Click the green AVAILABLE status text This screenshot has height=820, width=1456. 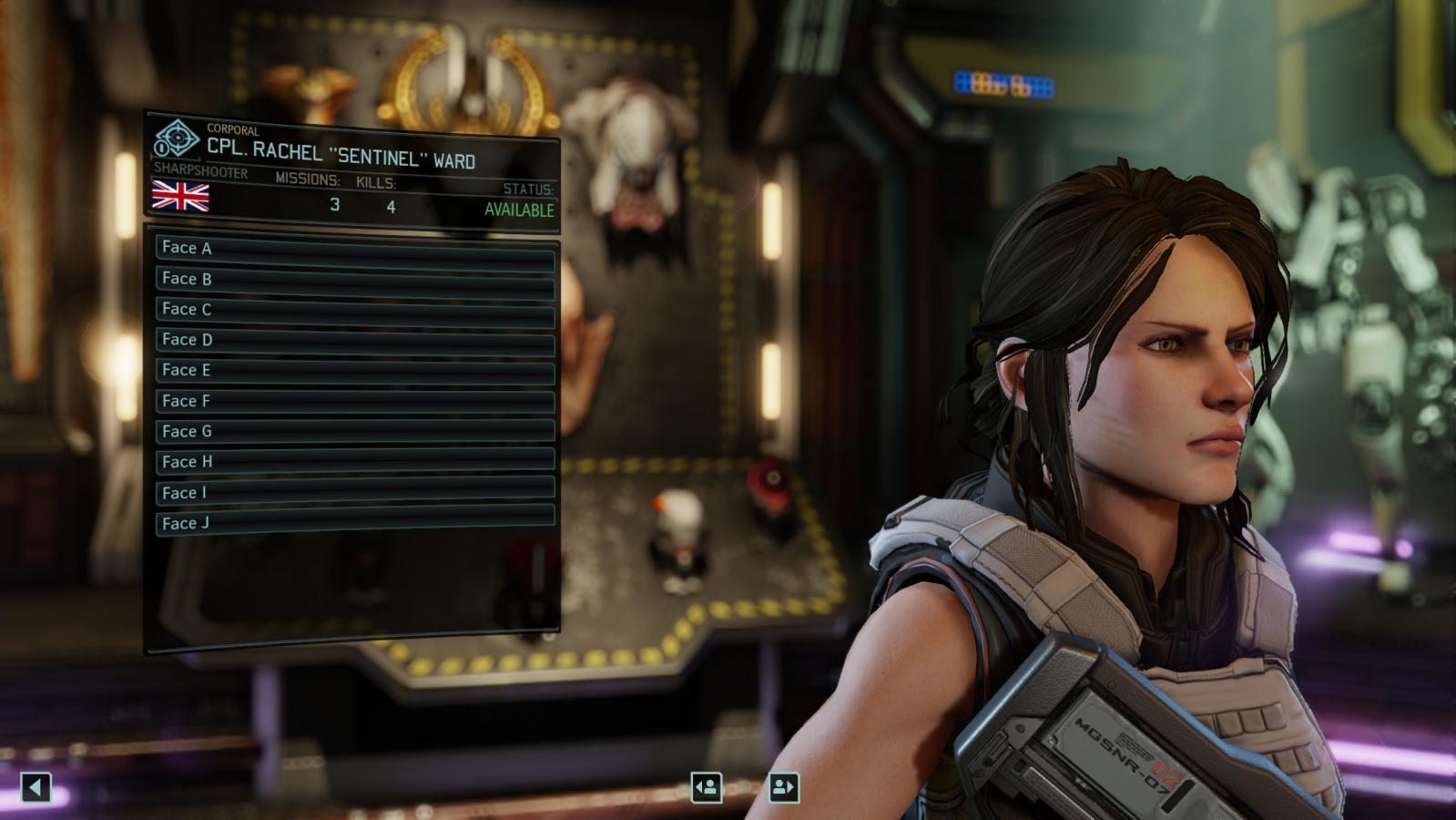coord(519,209)
